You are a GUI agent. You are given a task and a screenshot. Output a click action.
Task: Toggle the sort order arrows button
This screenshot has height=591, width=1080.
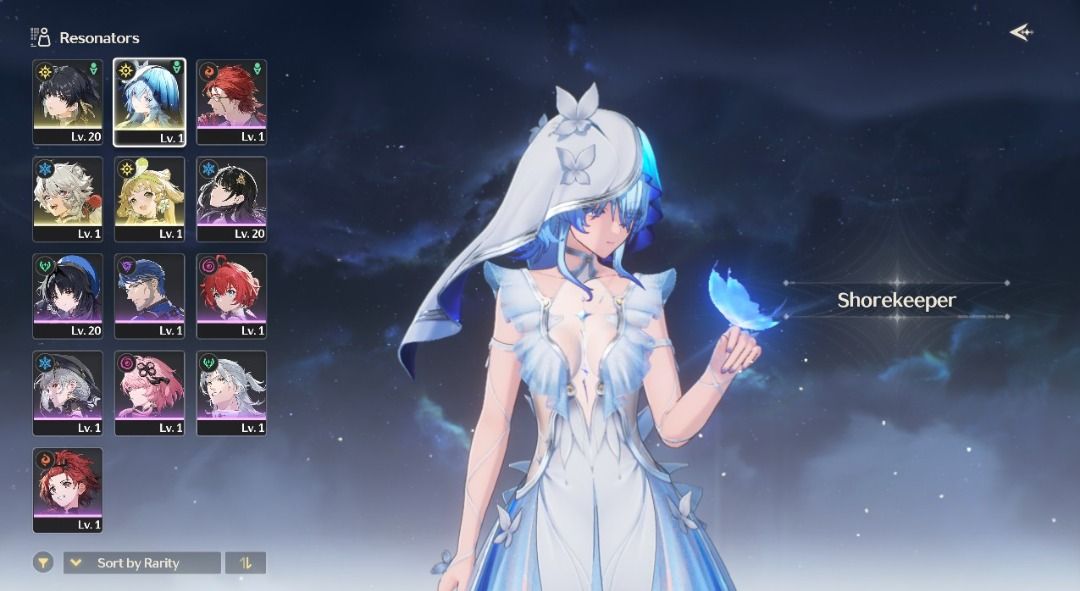(245, 563)
